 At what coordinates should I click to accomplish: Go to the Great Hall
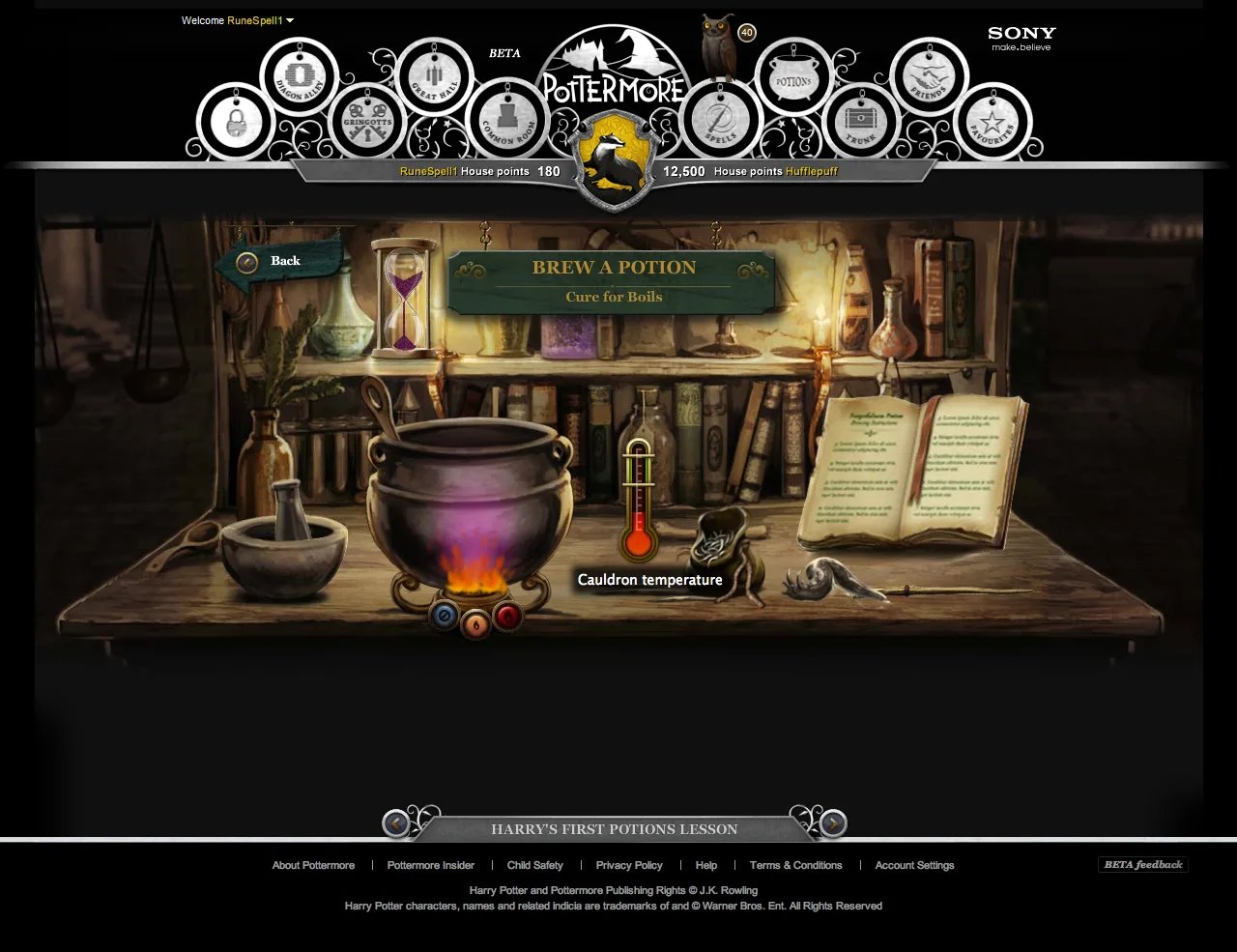click(433, 78)
